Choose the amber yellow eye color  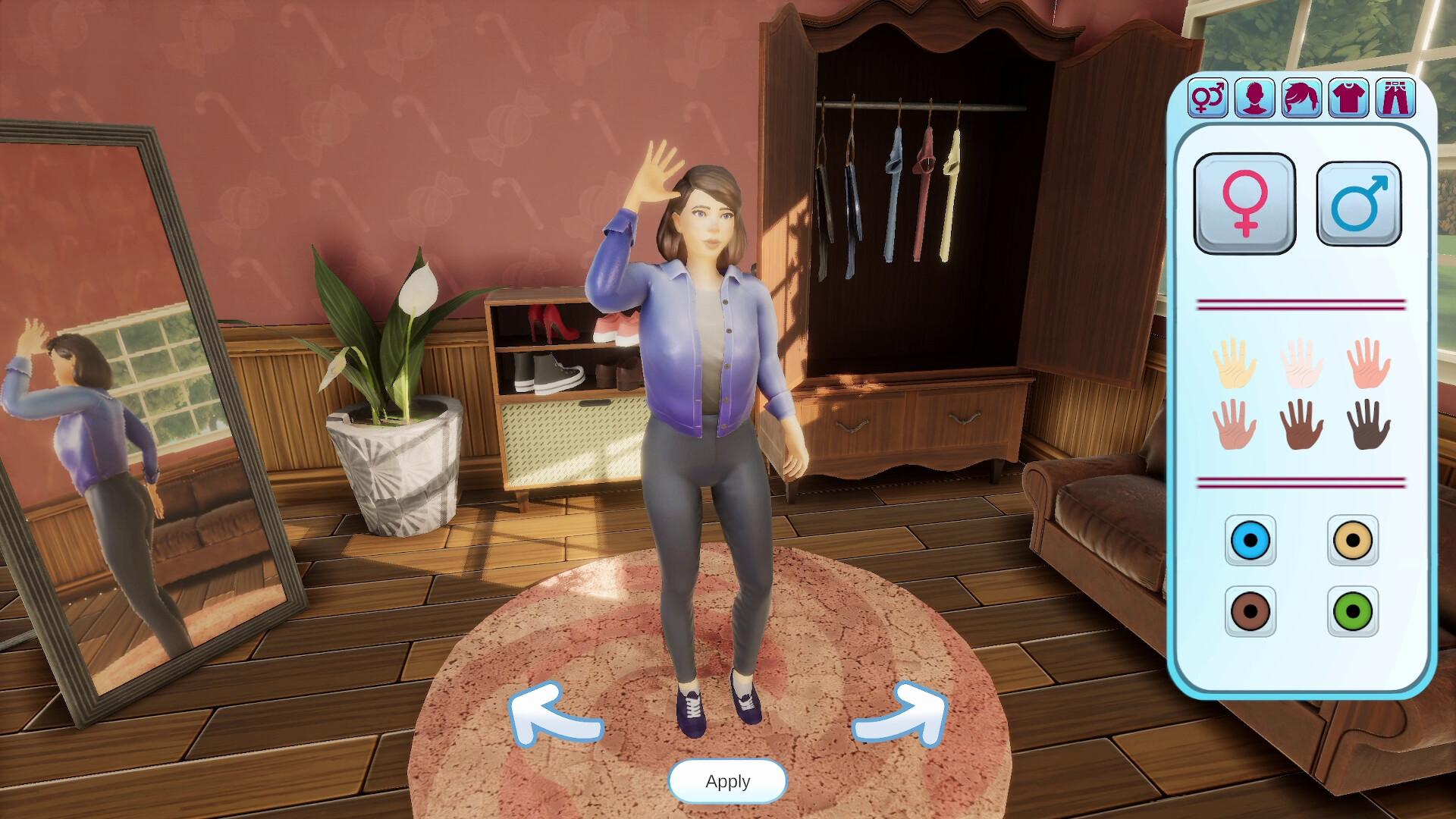[x=1353, y=541]
